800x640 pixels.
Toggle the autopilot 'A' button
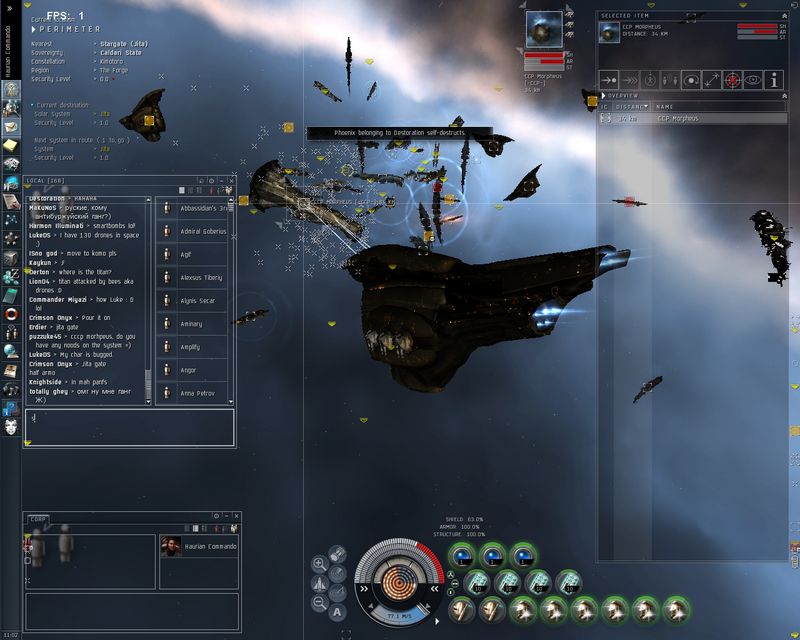coord(337,612)
